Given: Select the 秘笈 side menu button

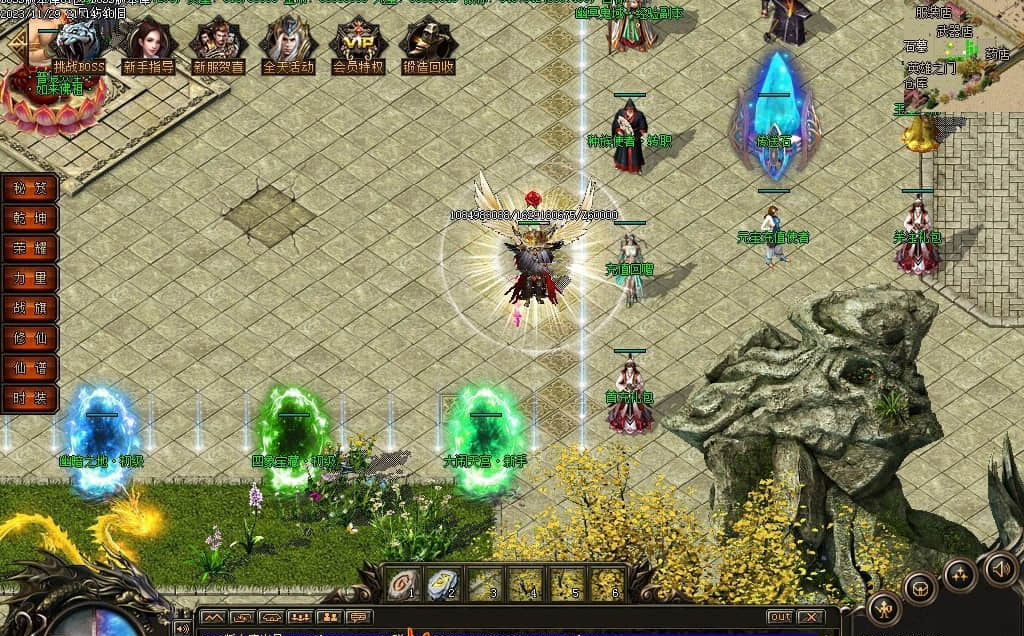Looking at the screenshot, I should click(30, 188).
